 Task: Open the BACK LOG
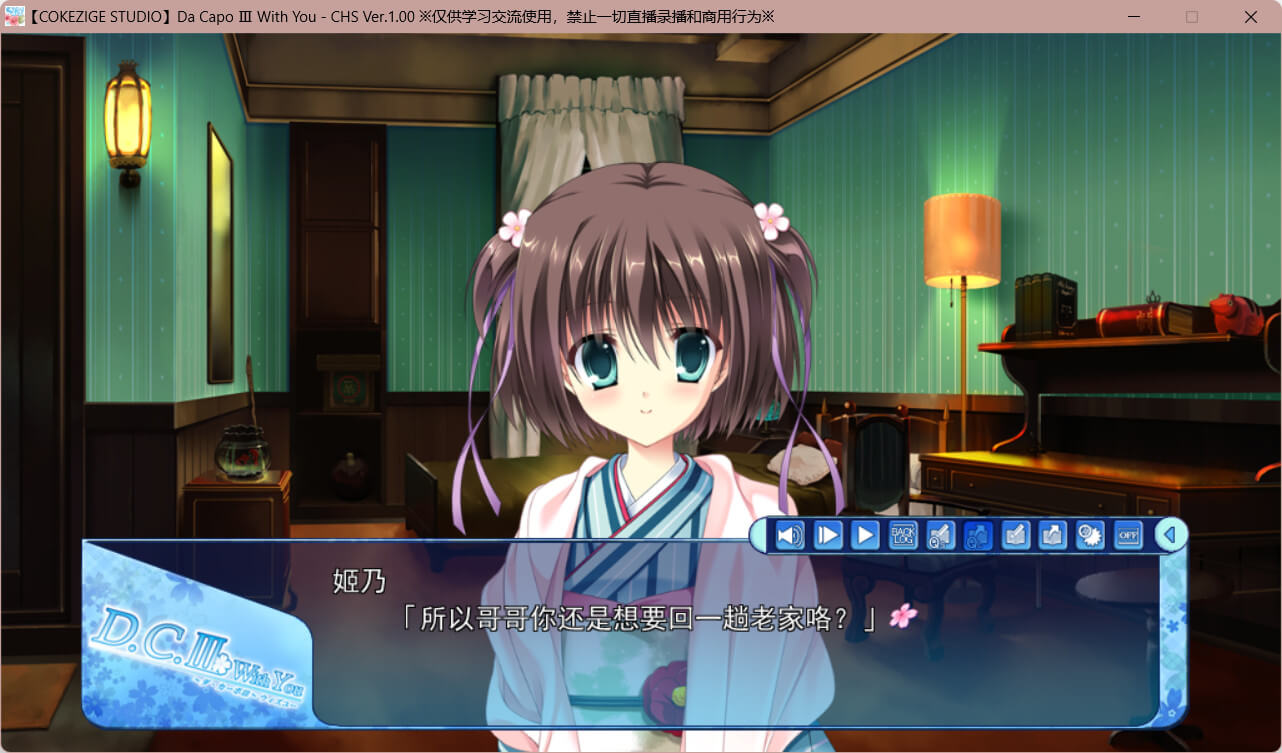click(x=903, y=536)
